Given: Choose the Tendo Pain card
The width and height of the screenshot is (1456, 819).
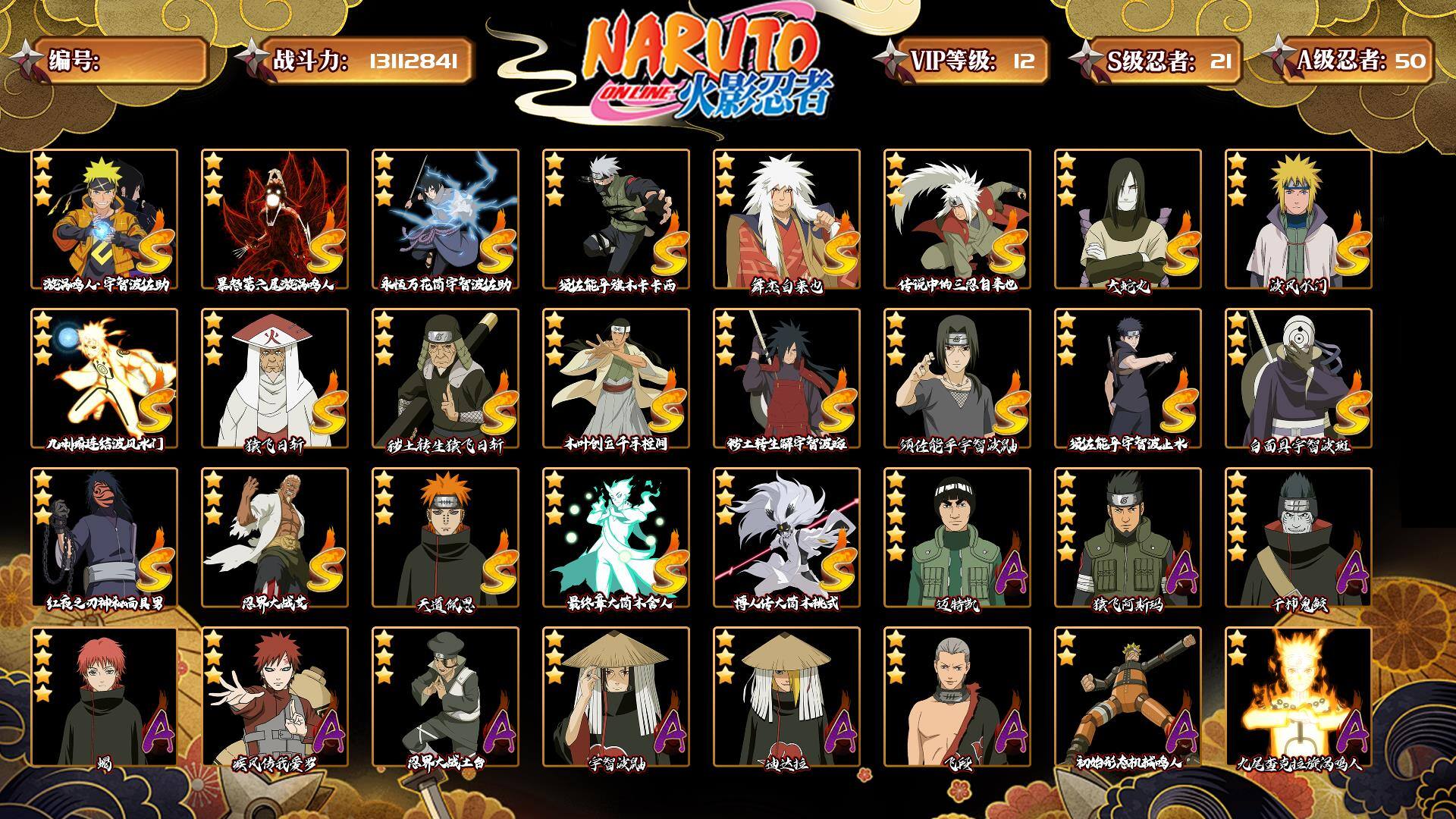Looking at the screenshot, I should (445, 537).
